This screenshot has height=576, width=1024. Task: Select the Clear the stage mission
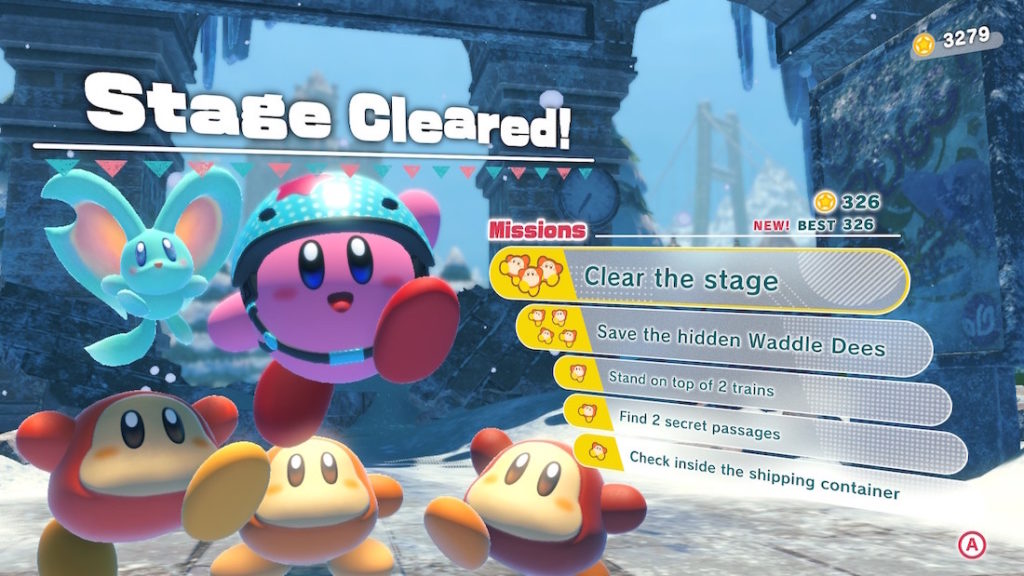[x=698, y=278]
